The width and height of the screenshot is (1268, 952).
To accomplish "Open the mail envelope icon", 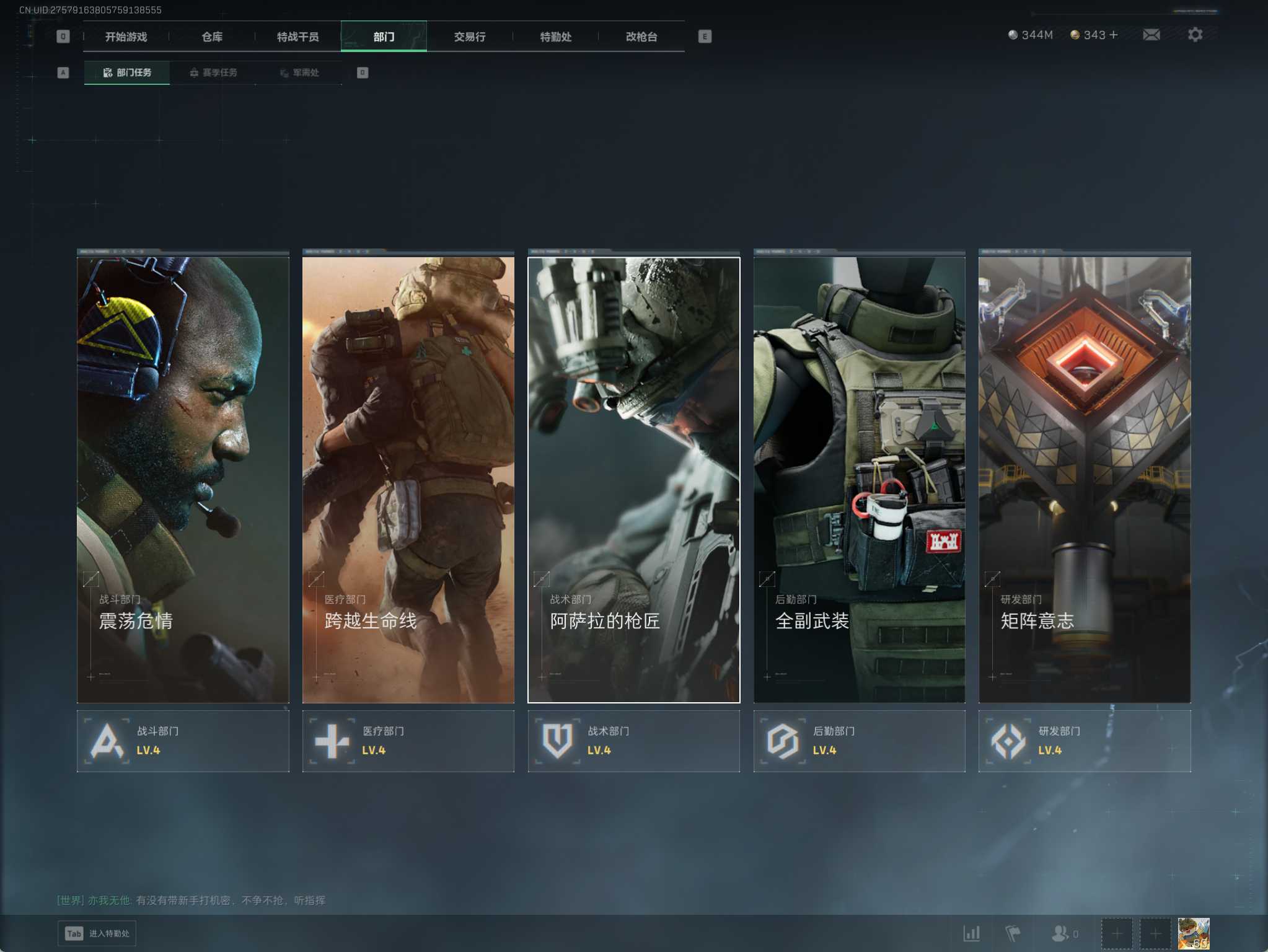I will coord(1151,35).
